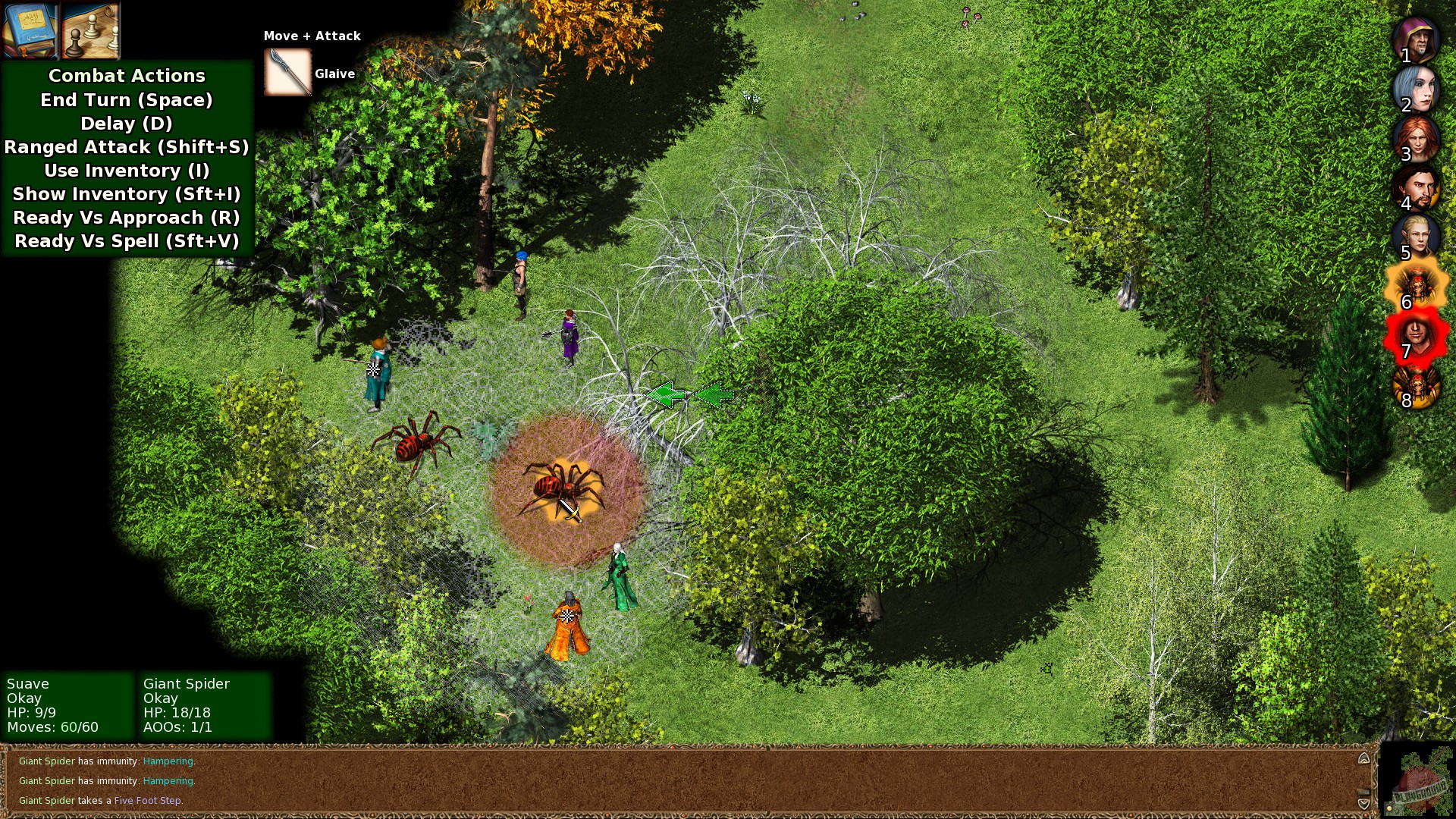Open the Hampering immunity link in the log
This screenshot has width=1456, height=819.
168,761
